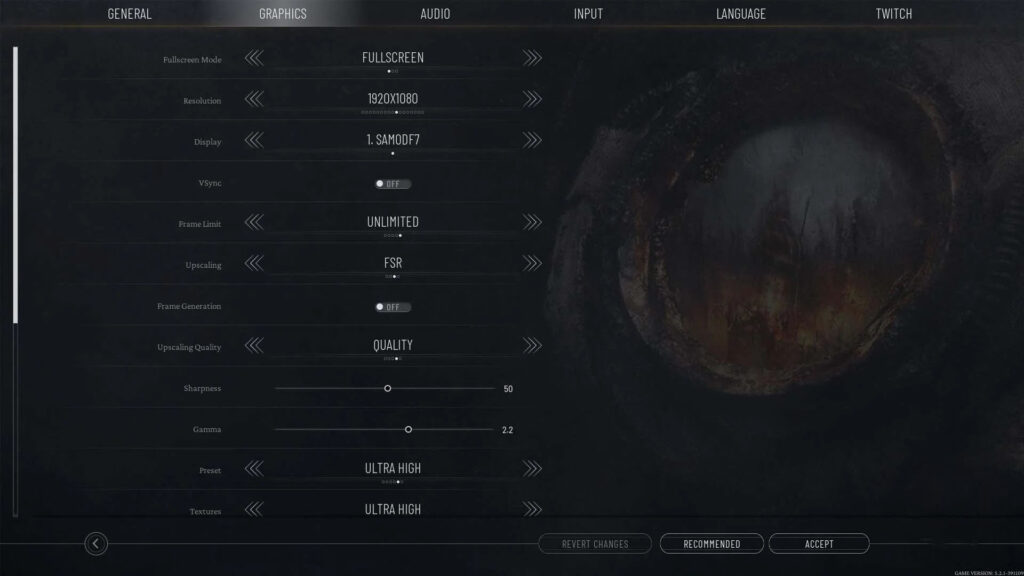The image size is (1024, 576).
Task: Turn on Frame Generation toggle
Action: 393,307
